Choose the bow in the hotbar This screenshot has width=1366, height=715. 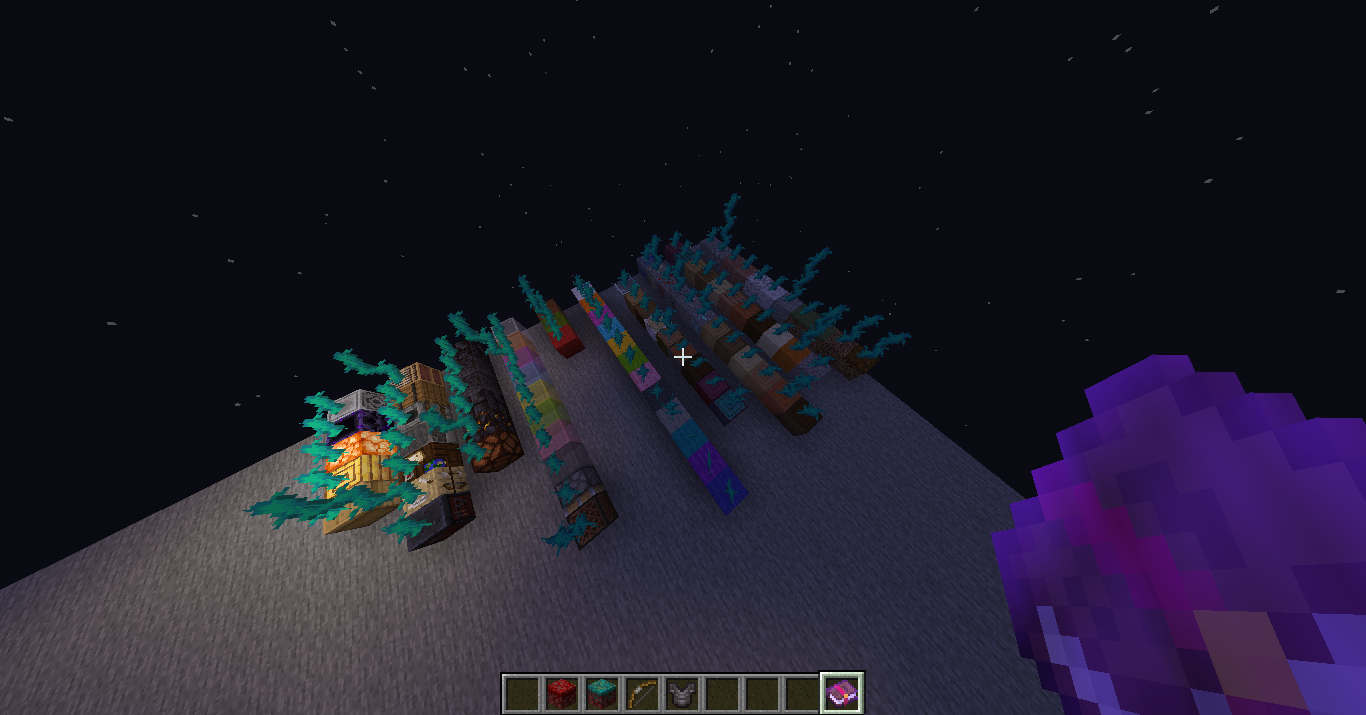[642, 693]
